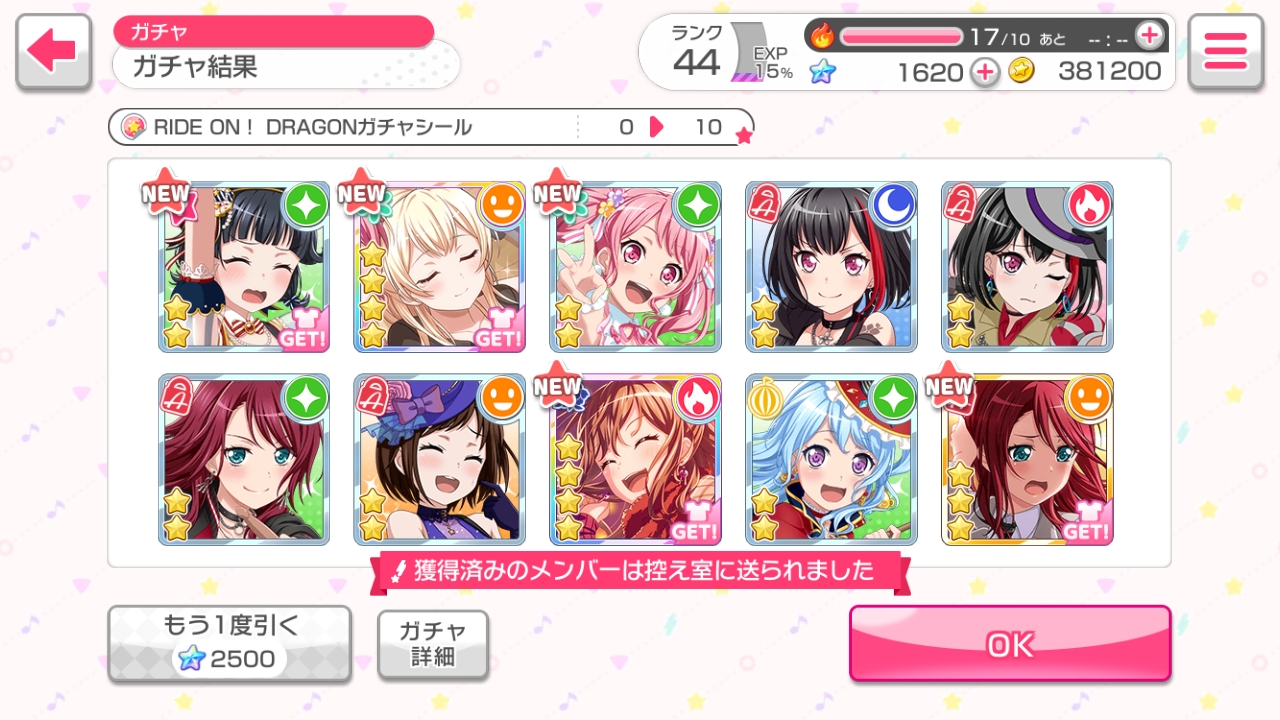The height and width of the screenshot is (720, 1280).
Task: Inspect the light blue haired girl card
Action: pos(832,459)
